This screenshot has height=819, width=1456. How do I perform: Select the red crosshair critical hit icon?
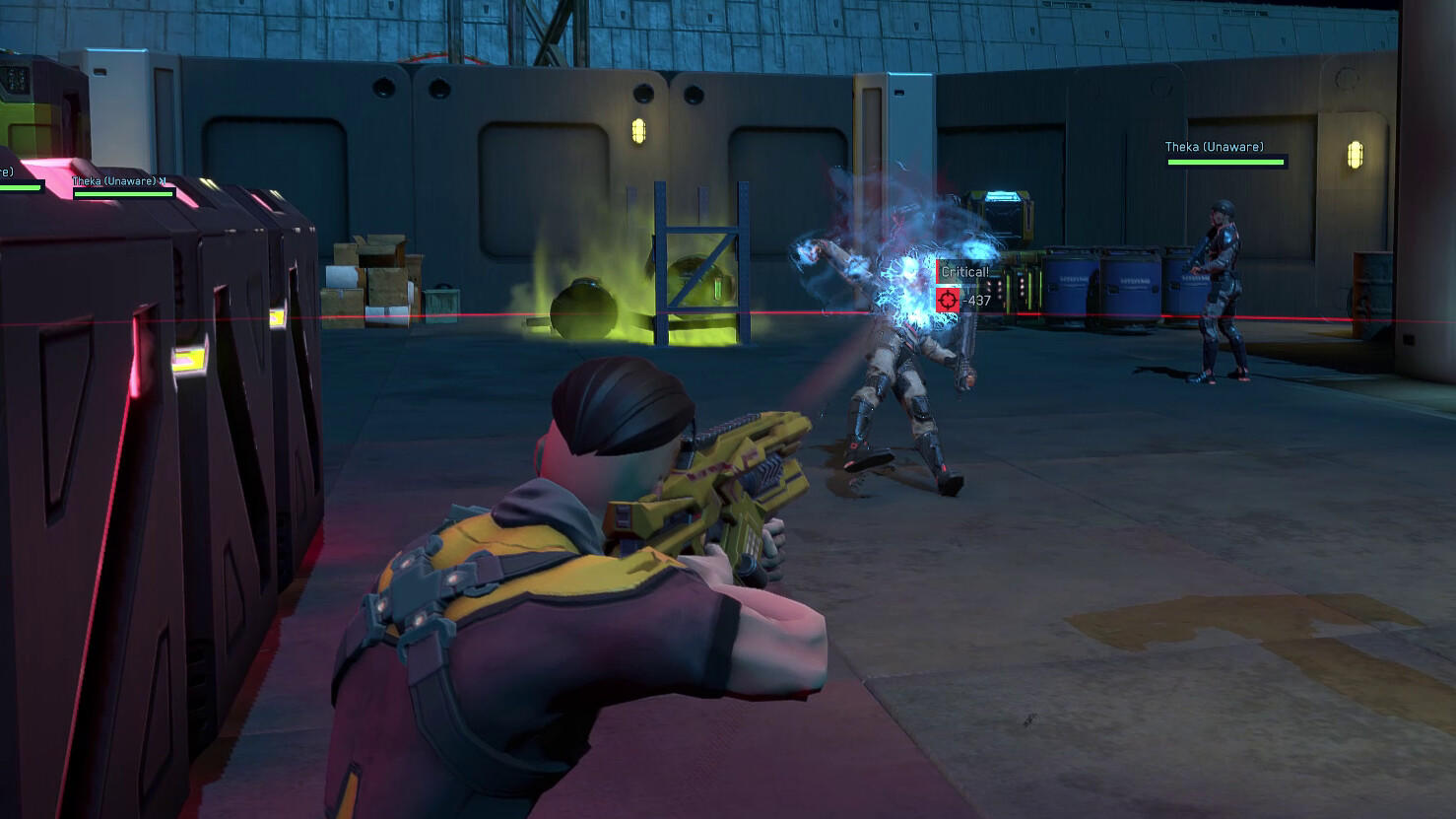point(947,299)
